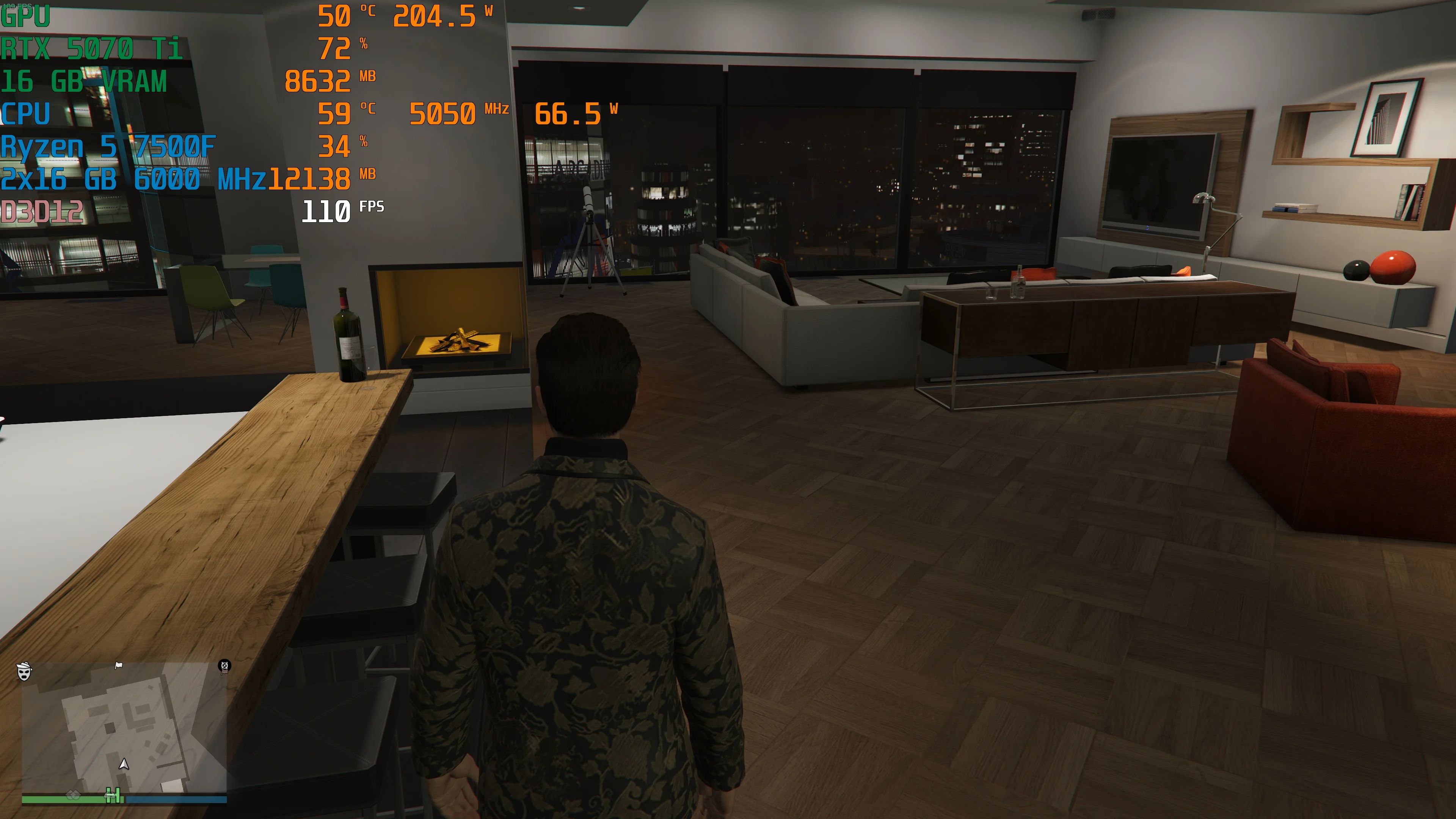Click the white player arrow on minimap
Image resolution: width=1456 pixels, height=819 pixels.
pos(124,764)
